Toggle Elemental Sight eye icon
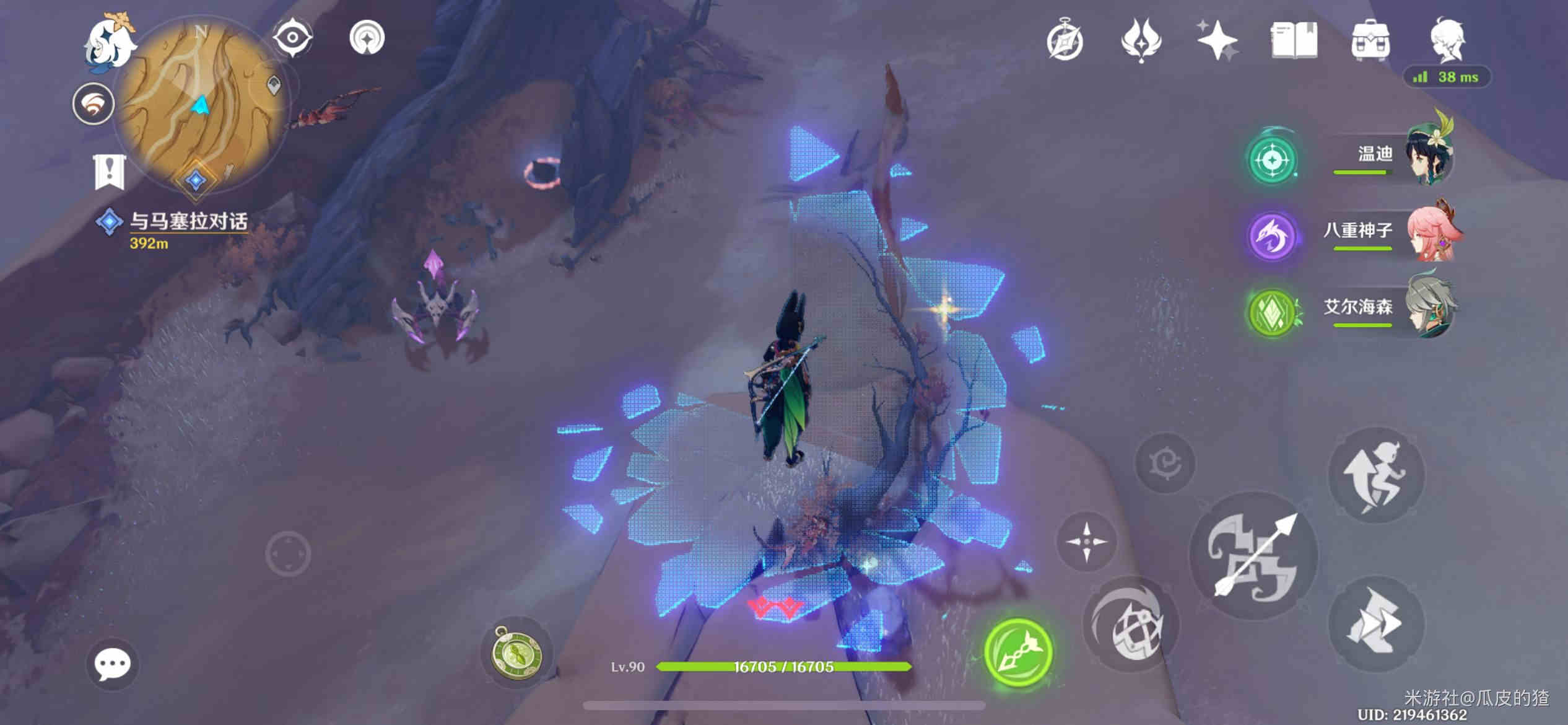Screen dimensions: 1568x725 click(292, 38)
